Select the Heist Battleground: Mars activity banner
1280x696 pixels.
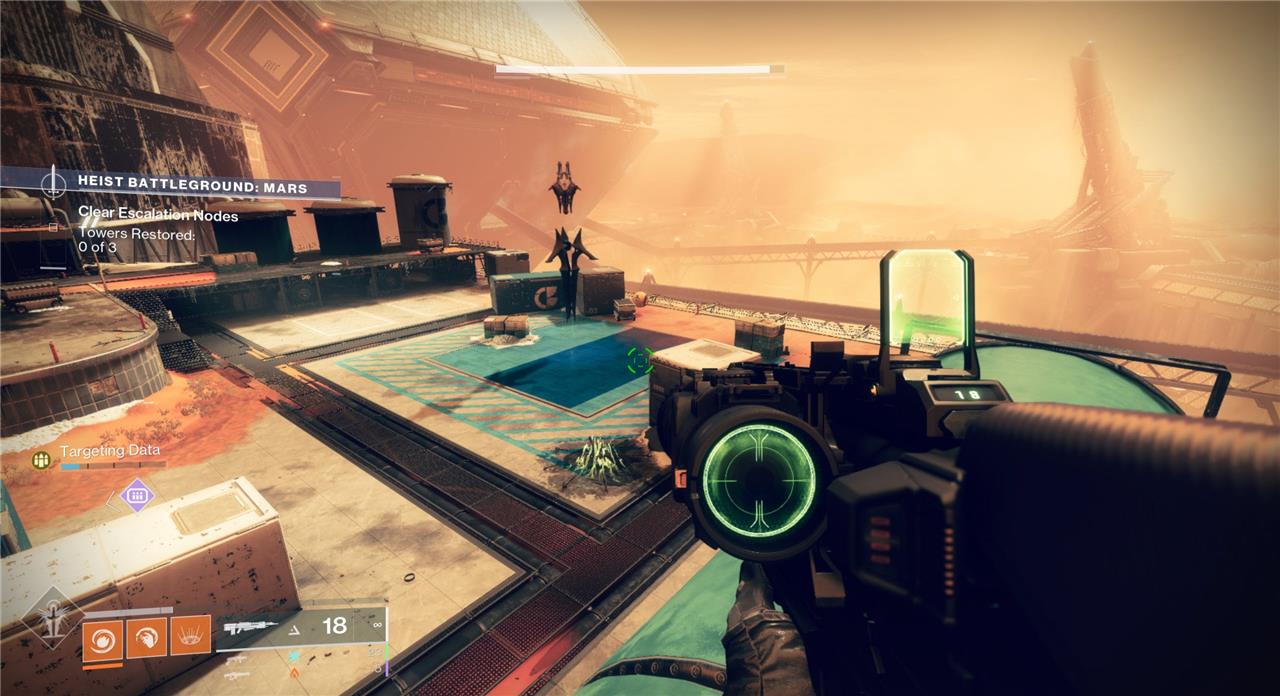(190, 187)
